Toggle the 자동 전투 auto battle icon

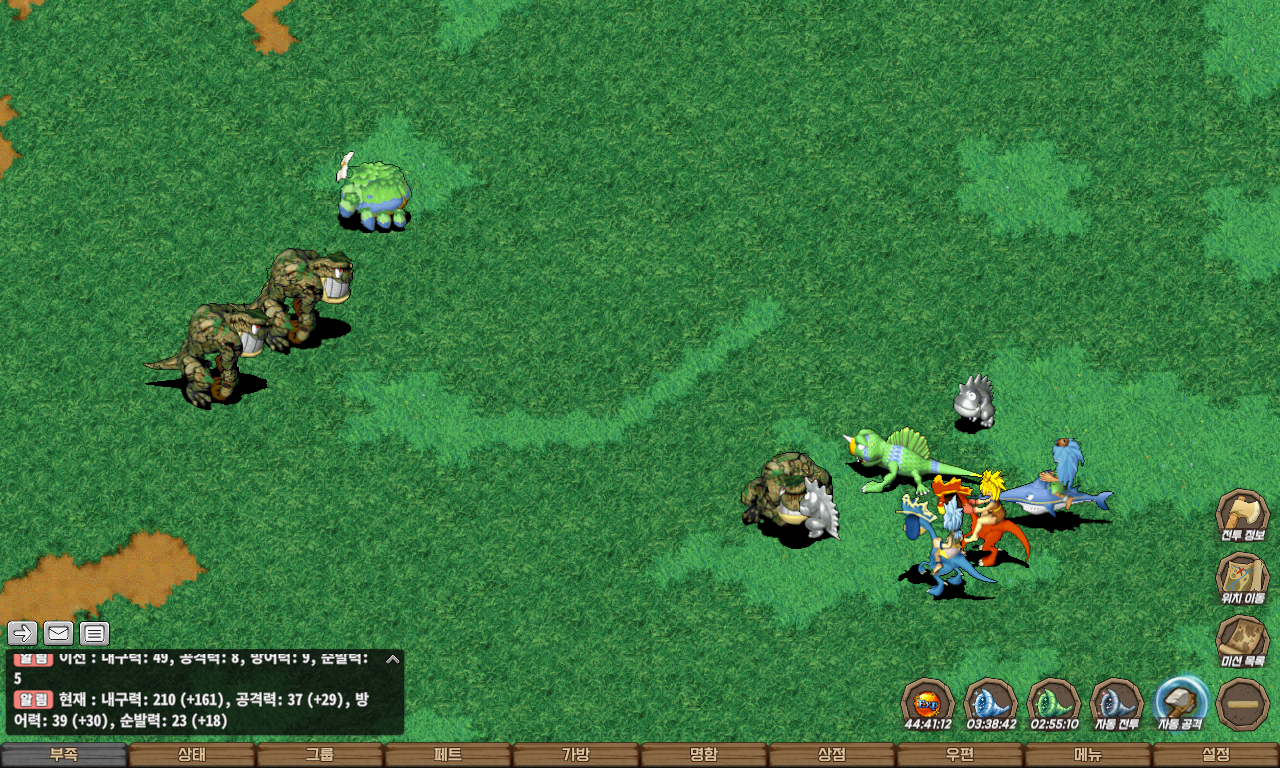[1116, 702]
